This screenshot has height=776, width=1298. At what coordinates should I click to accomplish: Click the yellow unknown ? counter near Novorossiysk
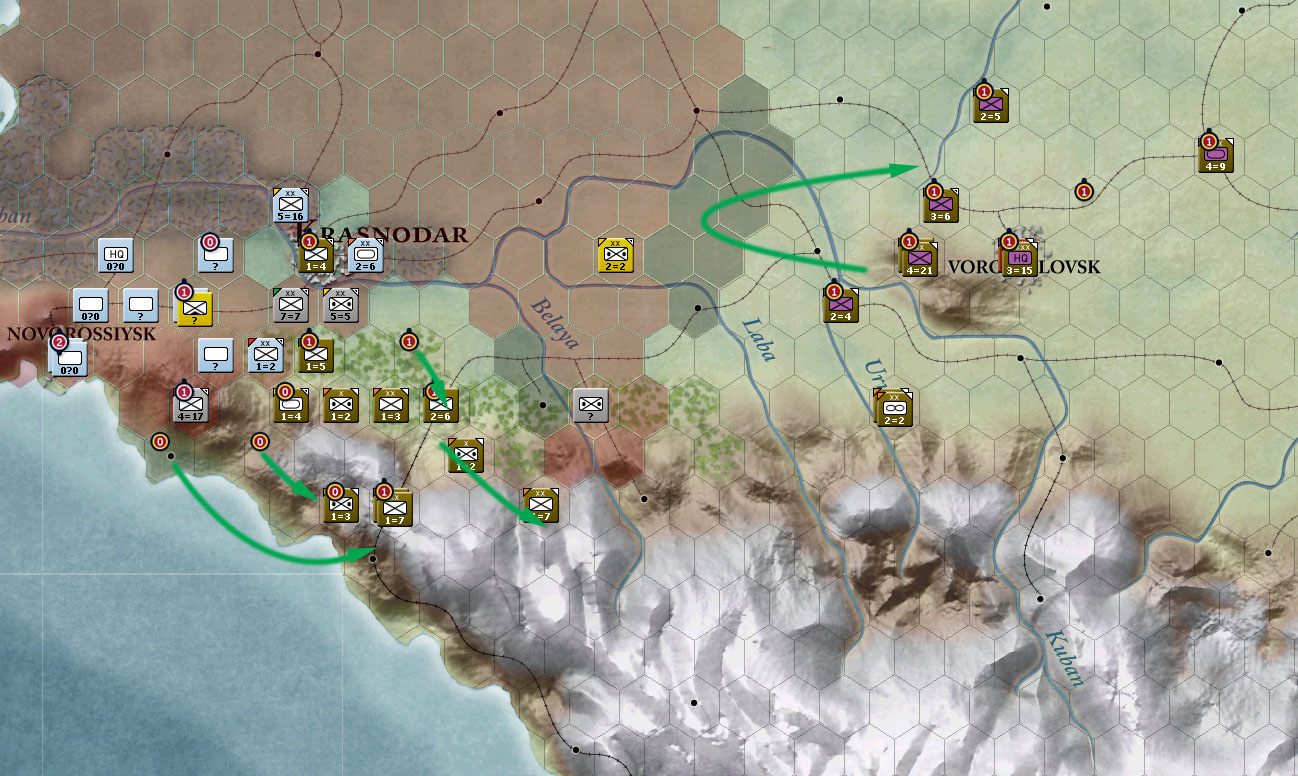(x=193, y=311)
